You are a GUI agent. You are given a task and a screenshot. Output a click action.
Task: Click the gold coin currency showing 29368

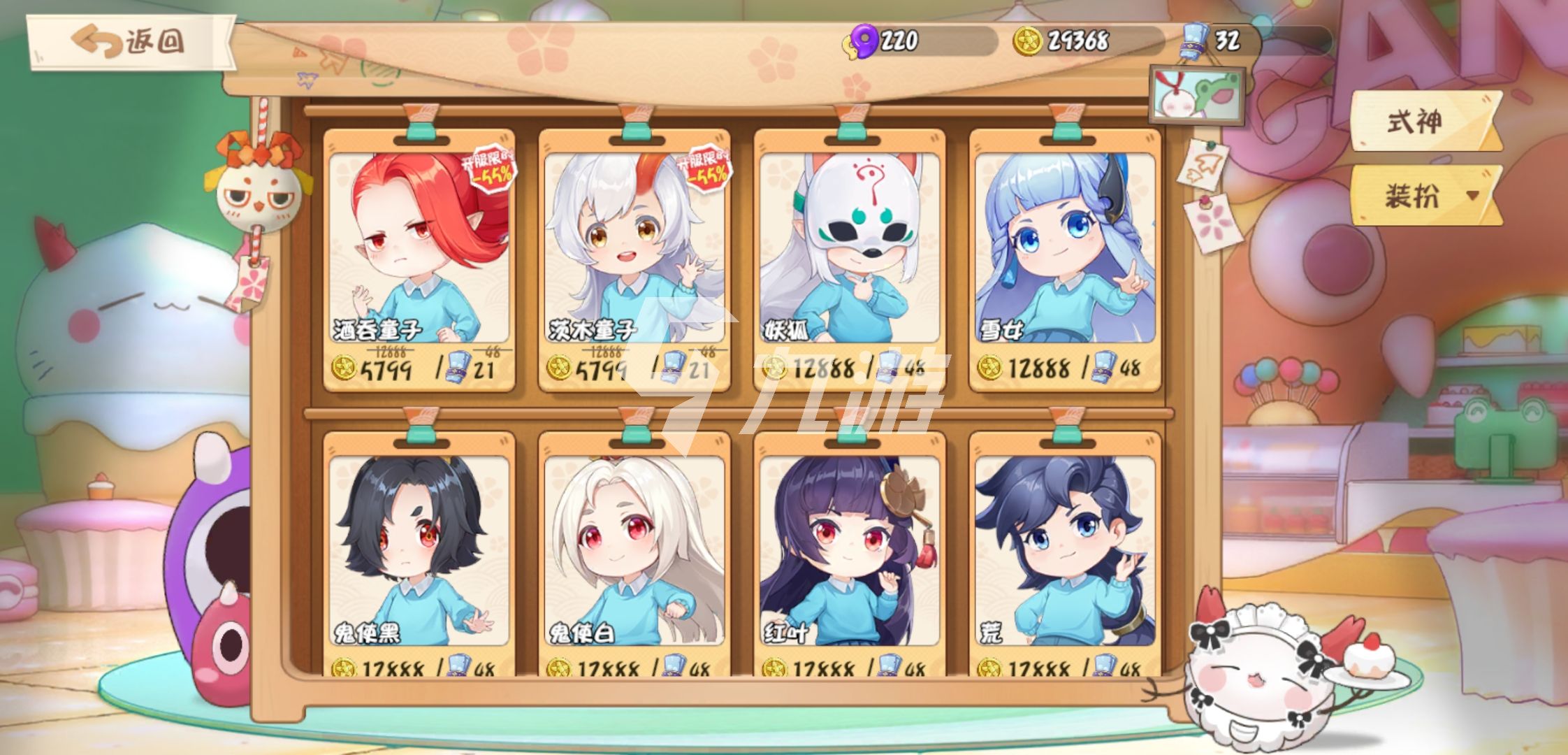(1028, 41)
